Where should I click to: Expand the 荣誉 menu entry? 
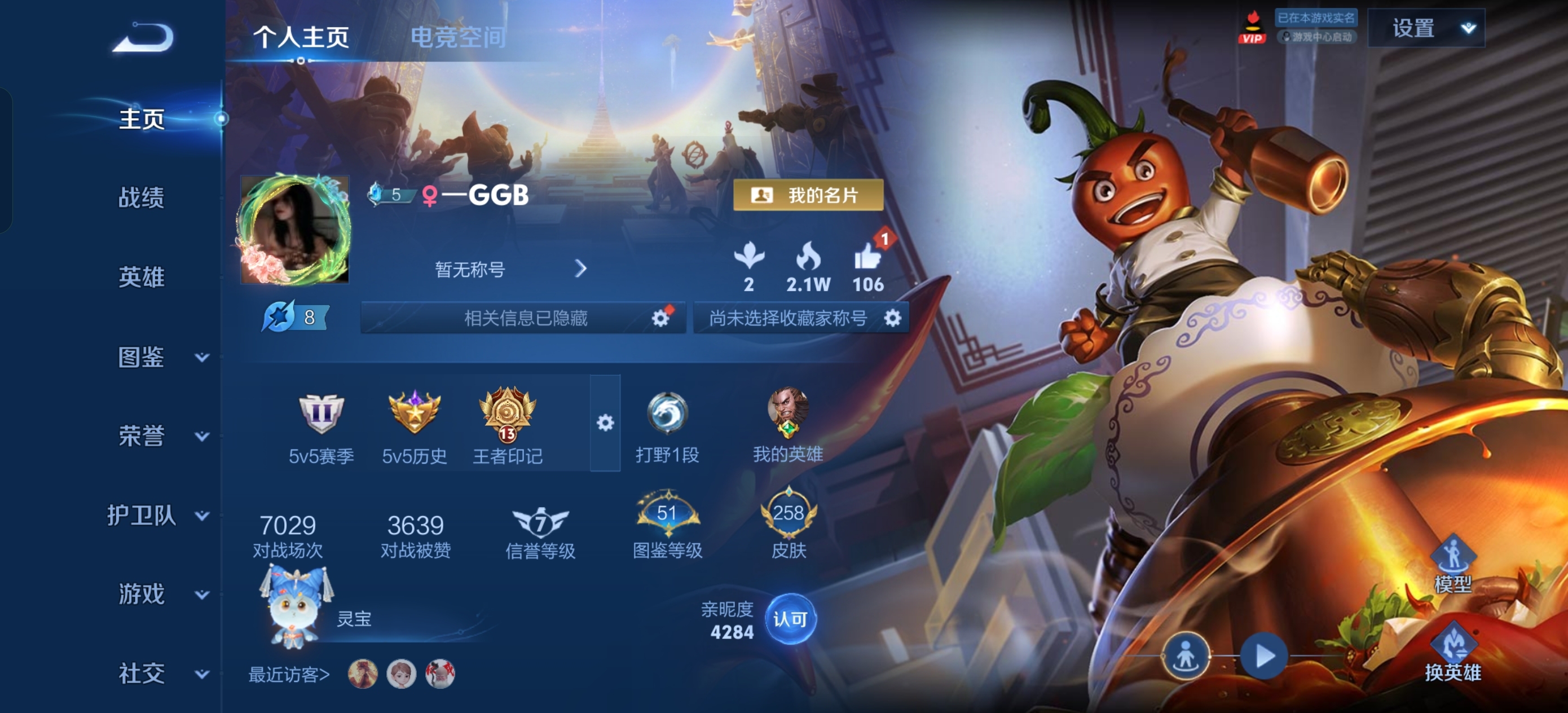160,436
